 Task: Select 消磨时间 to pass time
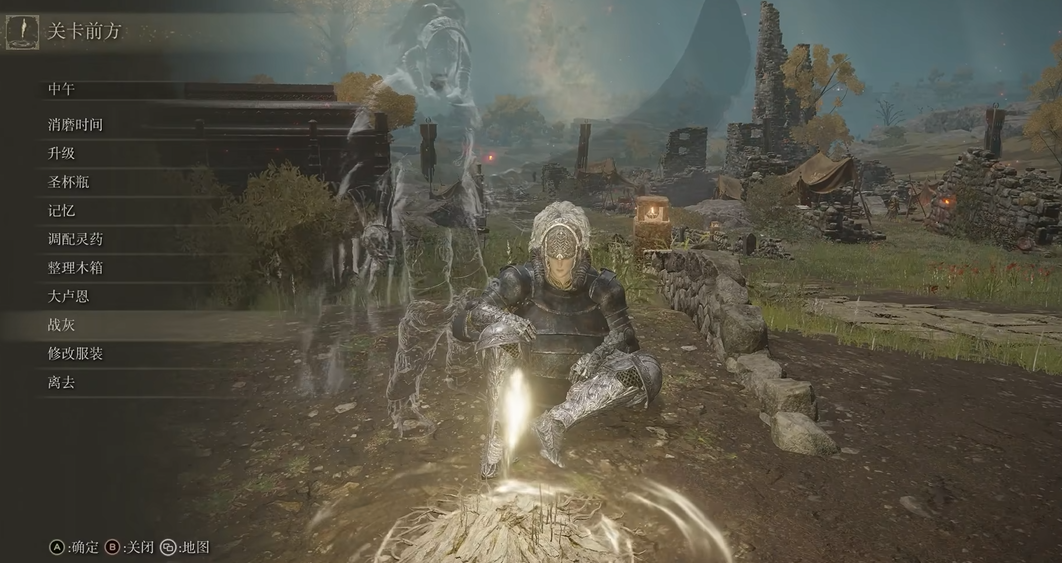[x=75, y=125]
